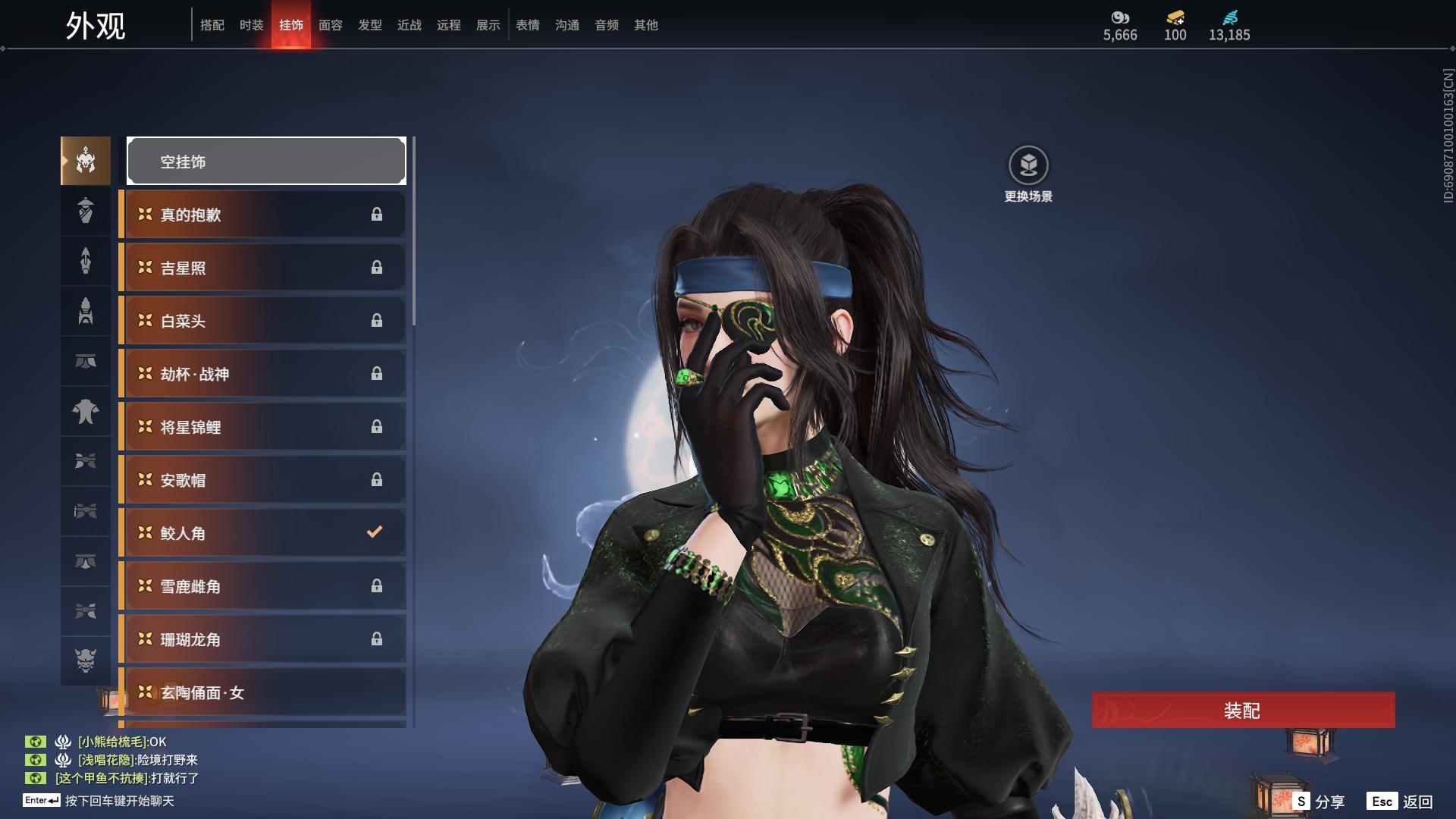Screen dimensions: 1456x819
Task: Select the 吉星照 accessory row
Action: tap(263, 268)
